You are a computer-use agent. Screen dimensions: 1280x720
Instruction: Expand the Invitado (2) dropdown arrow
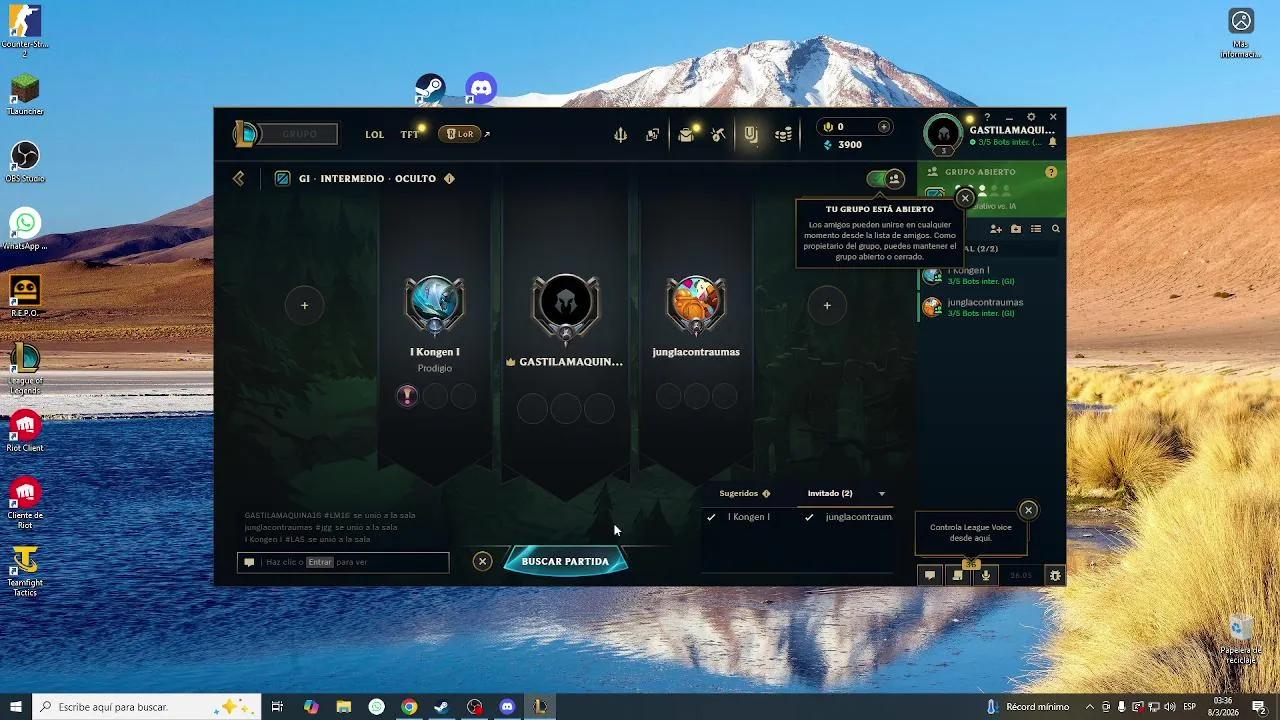coord(881,493)
